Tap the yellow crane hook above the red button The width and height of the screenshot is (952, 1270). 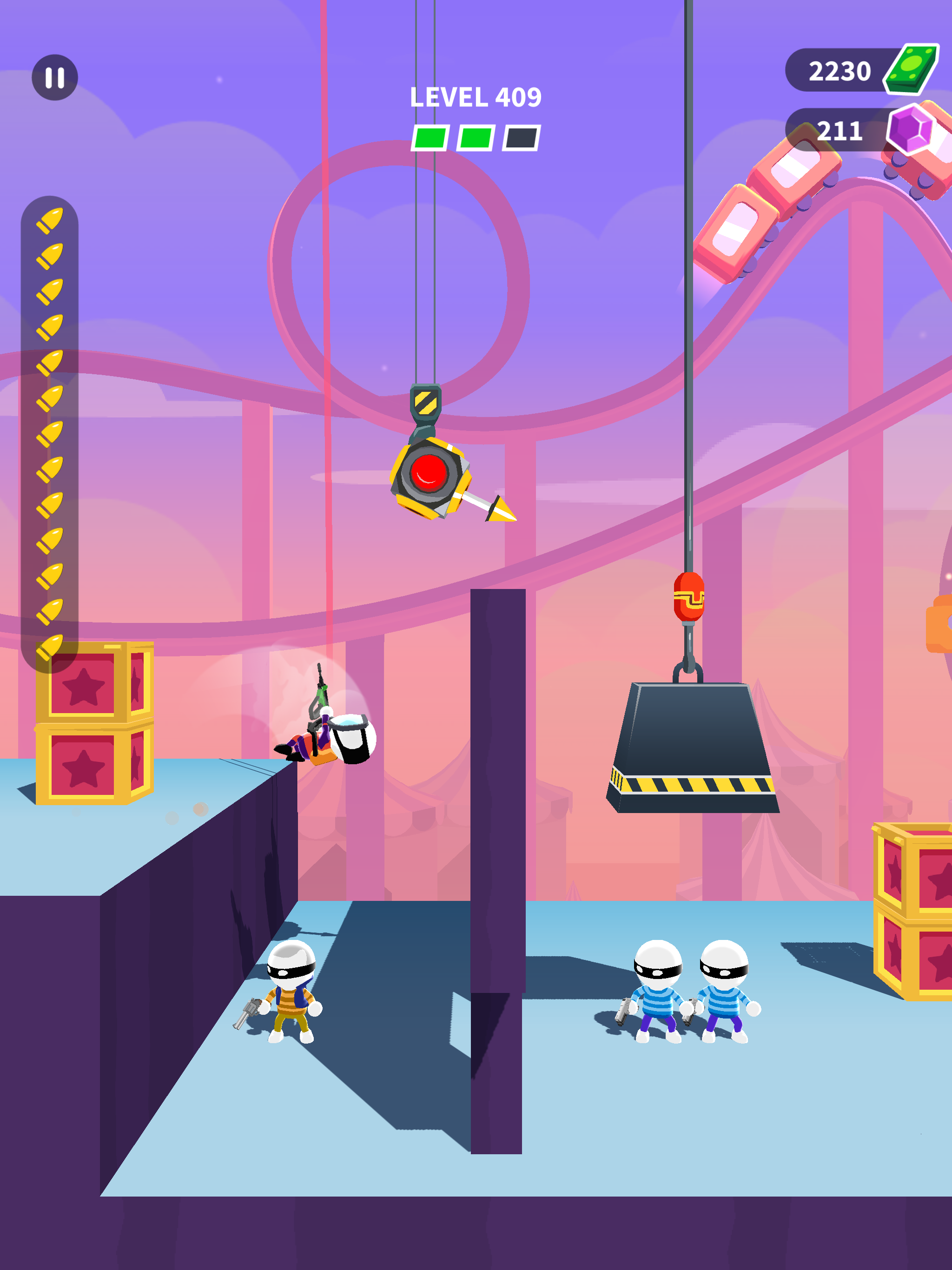click(426, 402)
